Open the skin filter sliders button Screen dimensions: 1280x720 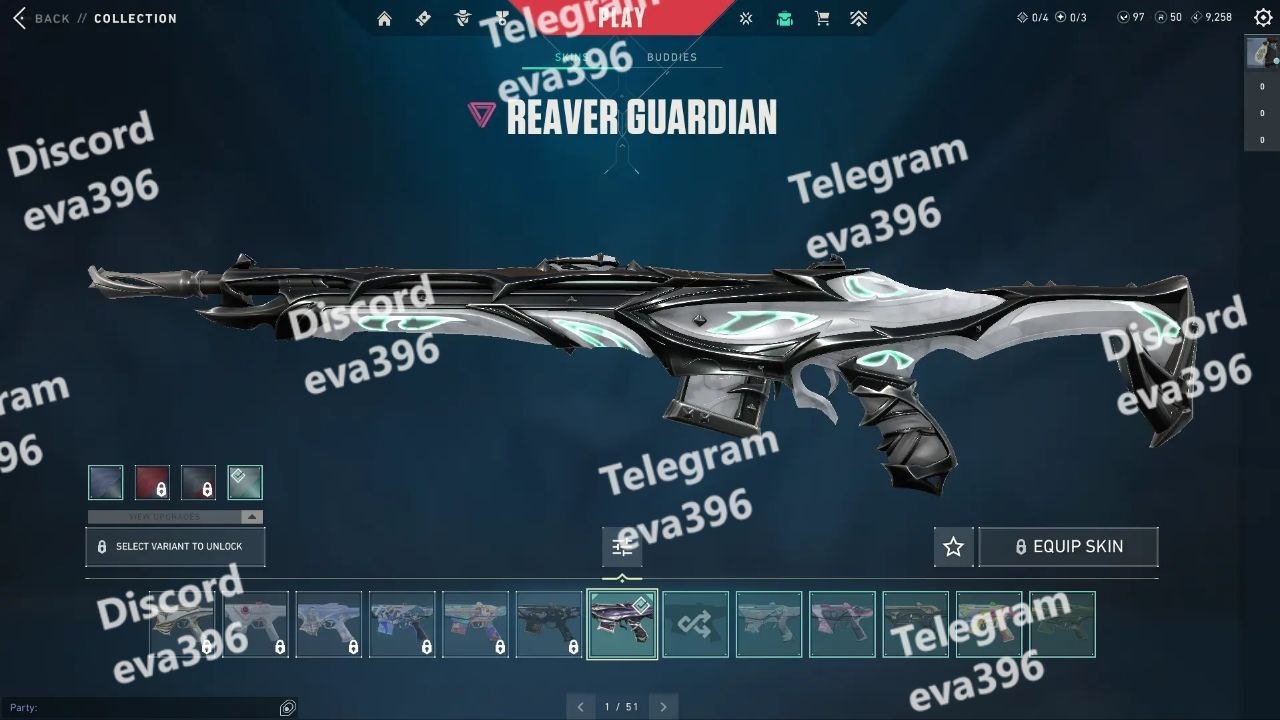[622, 547]
